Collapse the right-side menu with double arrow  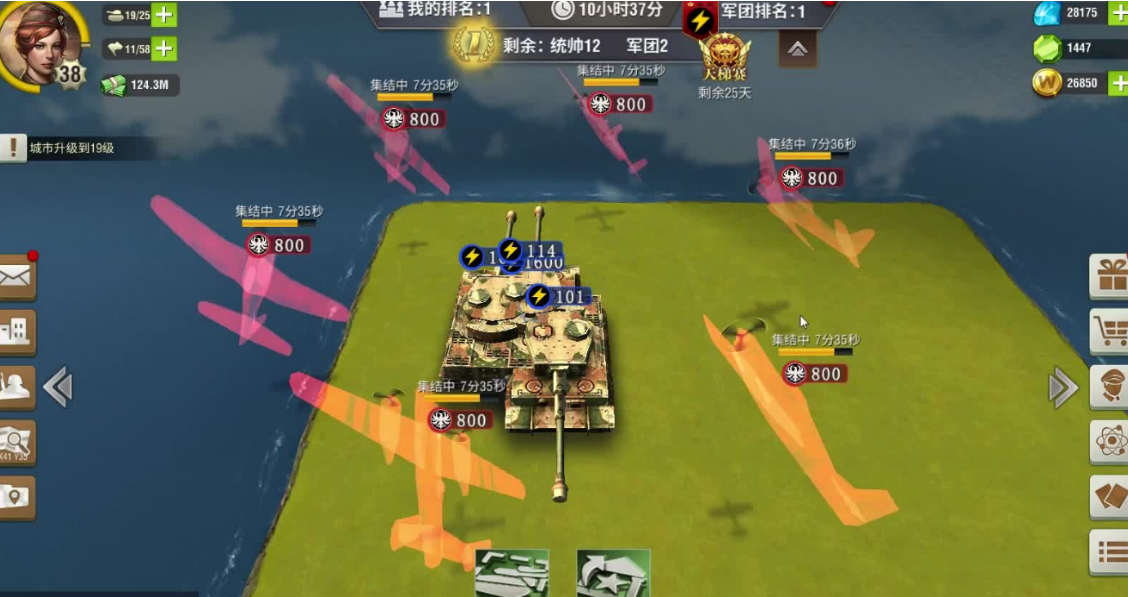pyautogui.click(x=1063, y=387)
